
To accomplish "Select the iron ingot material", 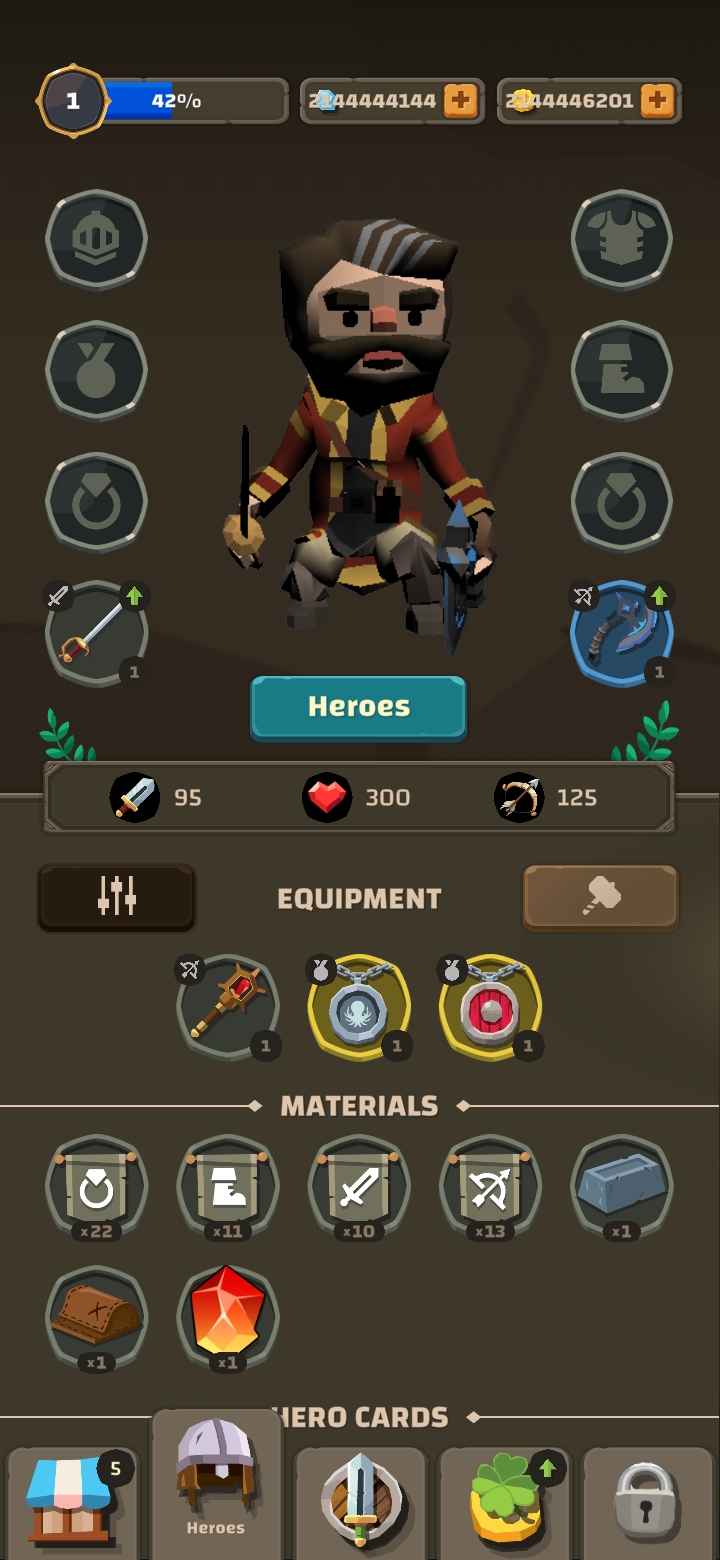I will (621, 1187).
